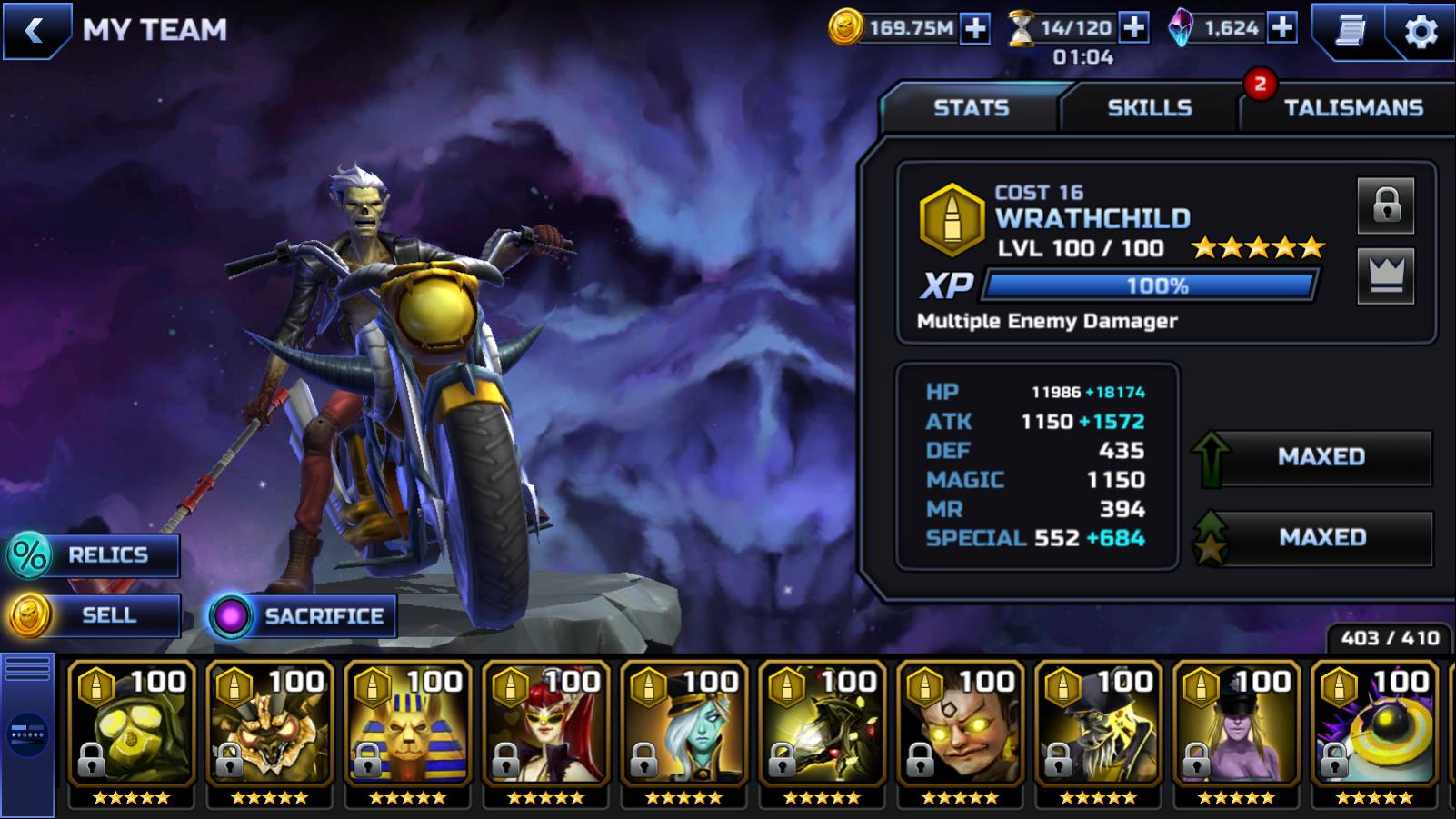
Task: Add more gold coins
Action: coord(975,28)
